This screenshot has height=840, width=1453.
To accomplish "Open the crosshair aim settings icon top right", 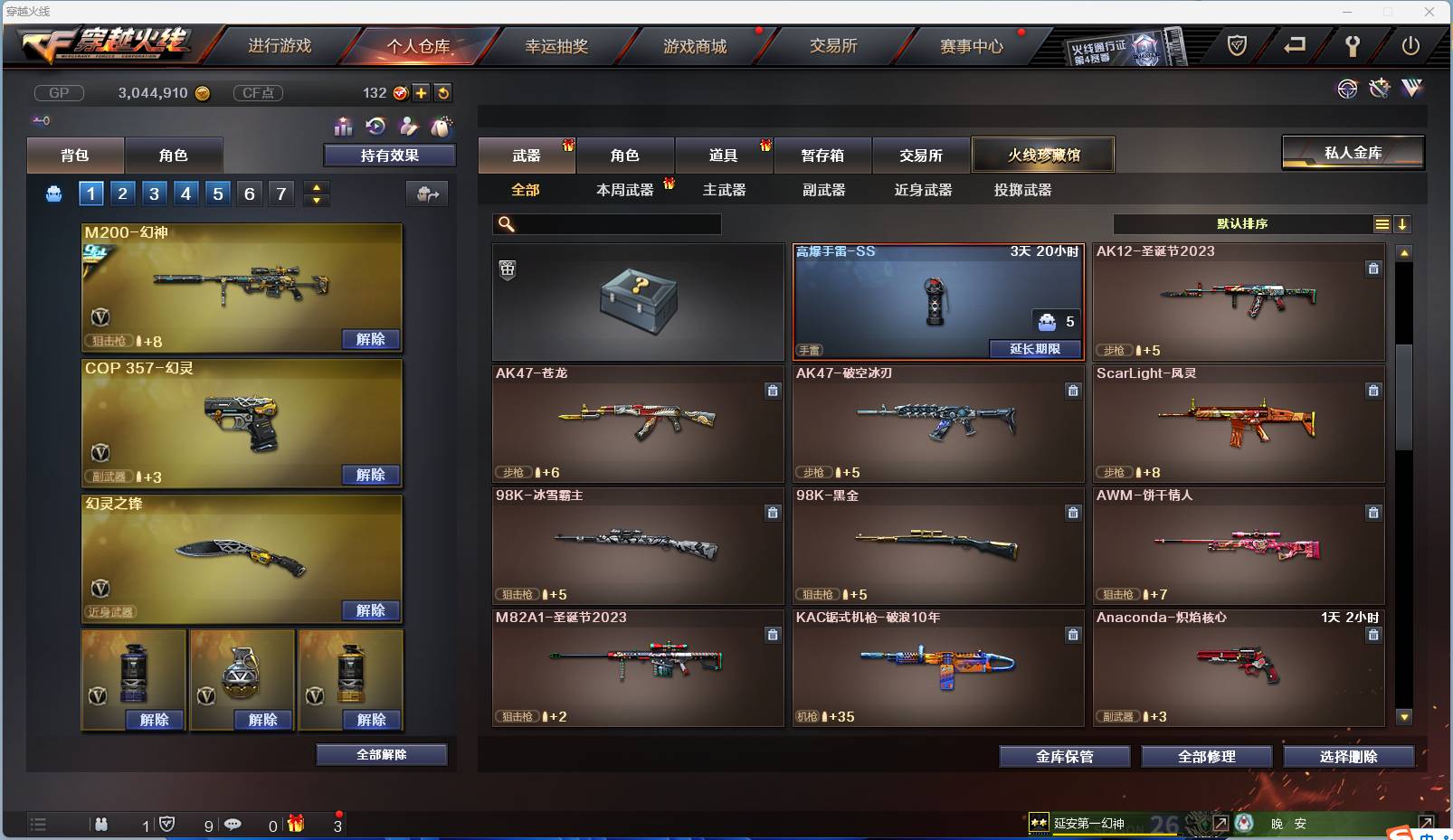I will click(x=1348, y=88).
